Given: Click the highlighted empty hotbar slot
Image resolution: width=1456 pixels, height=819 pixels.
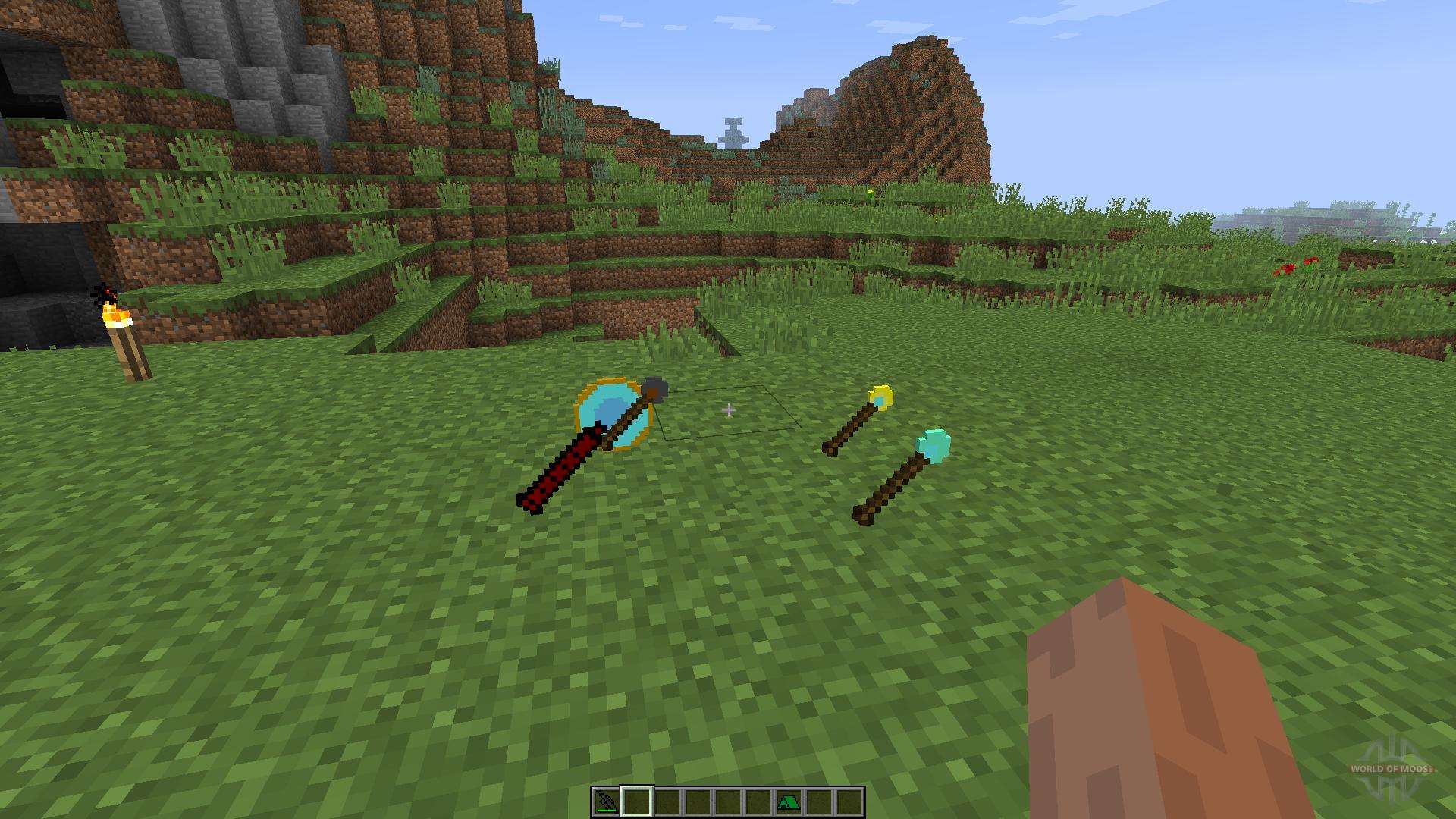Looking at the screenshot, I should click(637, 802).
